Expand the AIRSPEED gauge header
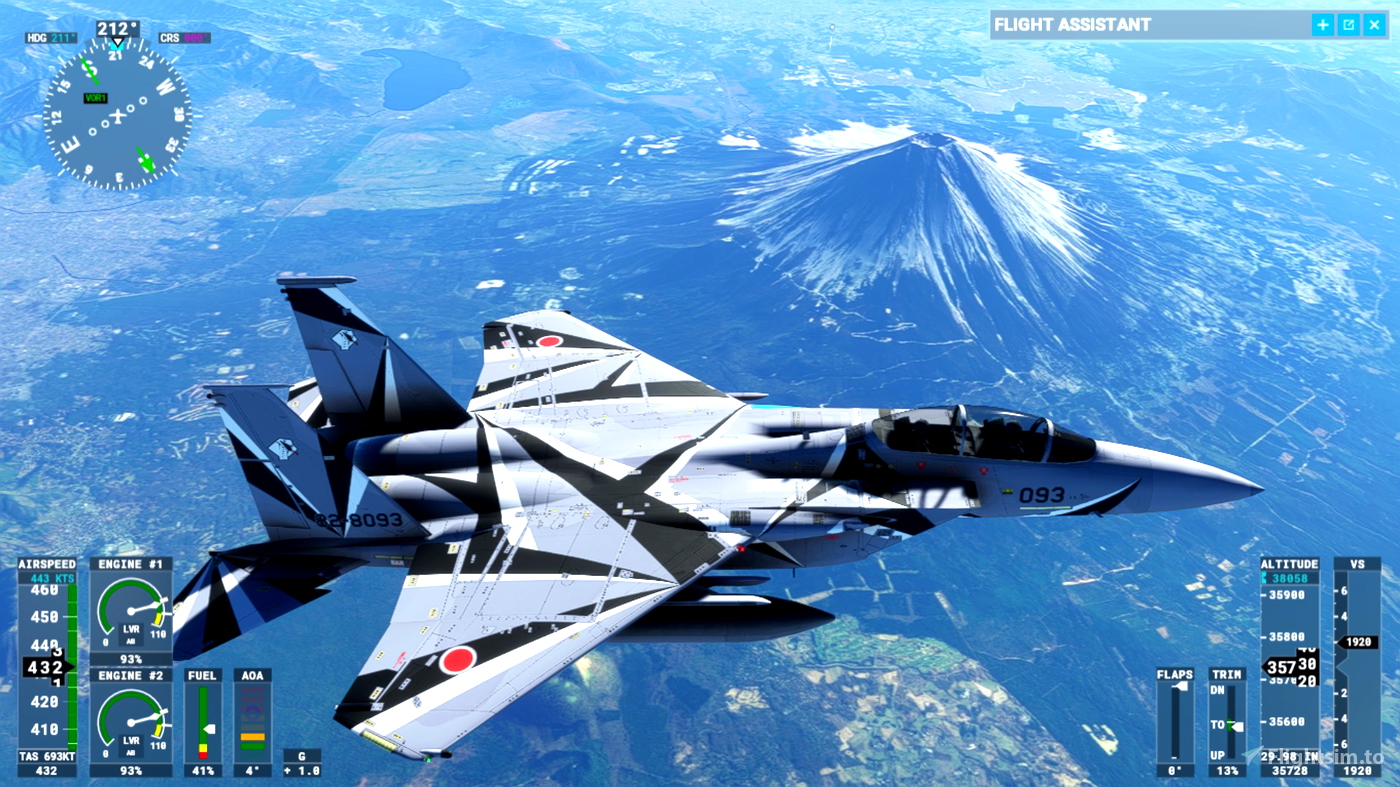The height and width of the screenshot is (787, 1400). (x=46, y=563)
